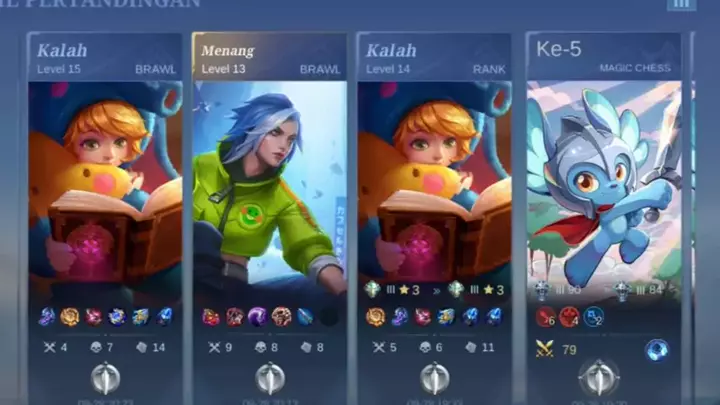Click the round emblem under the Rank card

434,377
